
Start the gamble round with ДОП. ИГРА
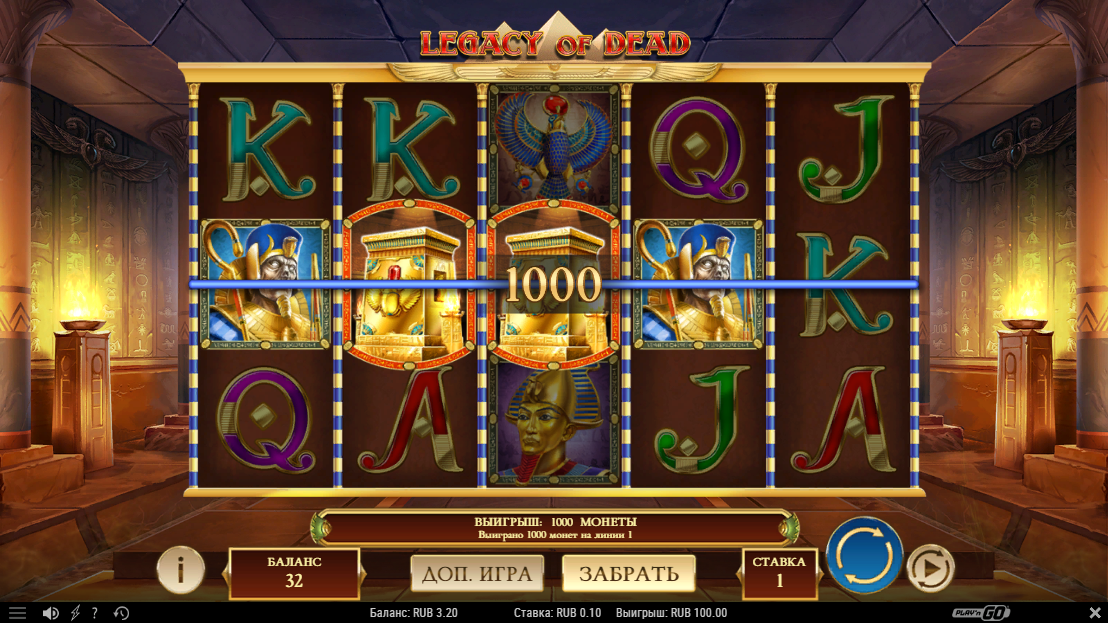click(477, 573)
